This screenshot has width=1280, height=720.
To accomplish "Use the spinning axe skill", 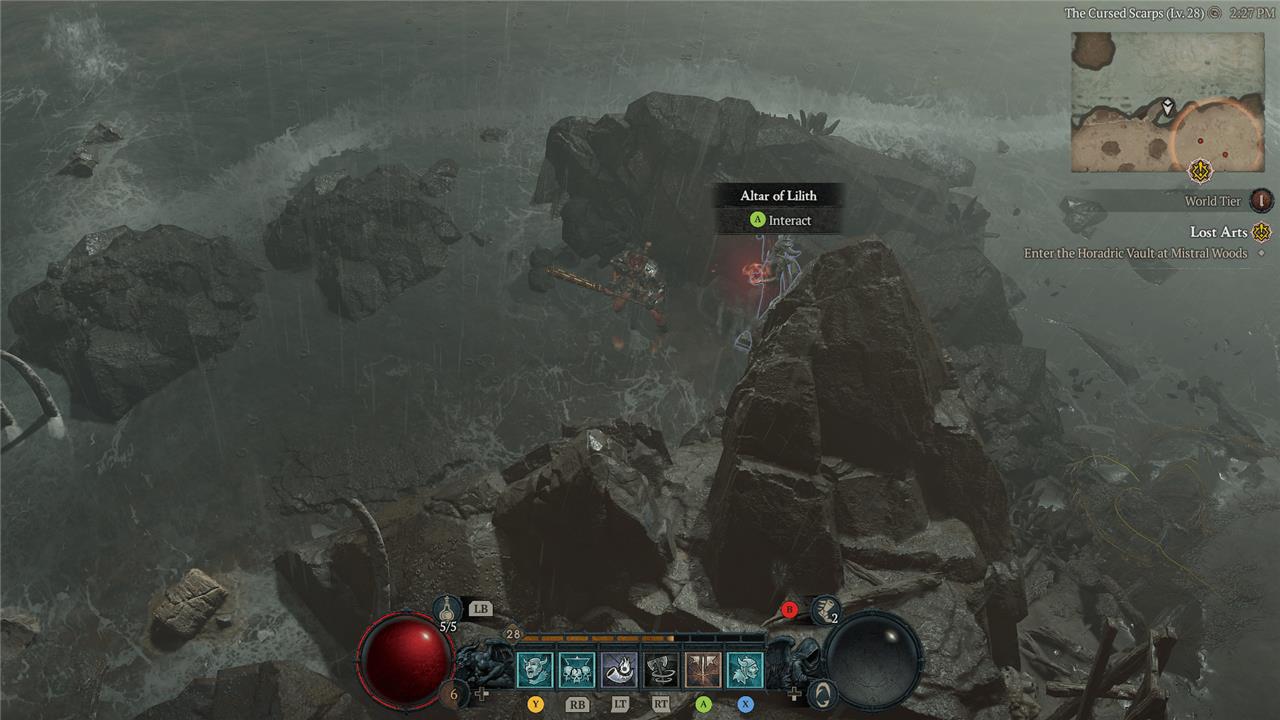I will [x=661, y=669].
